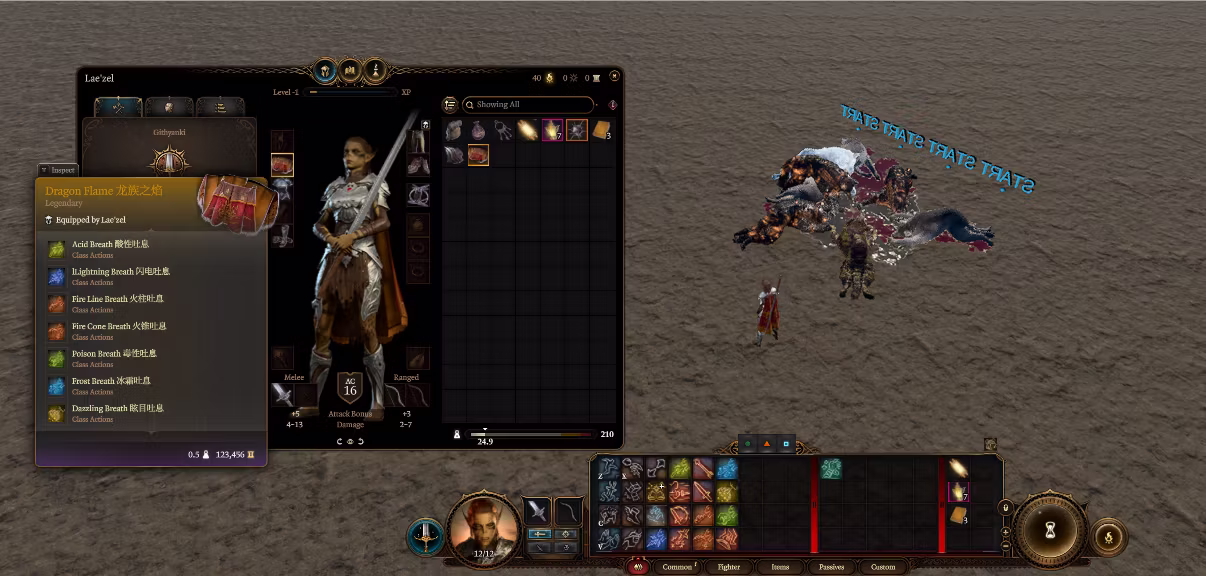Click the red Dragon Flame item in inventory
Image resolution: width=1206 pixels, height=576 pixels.
point(478,155)
